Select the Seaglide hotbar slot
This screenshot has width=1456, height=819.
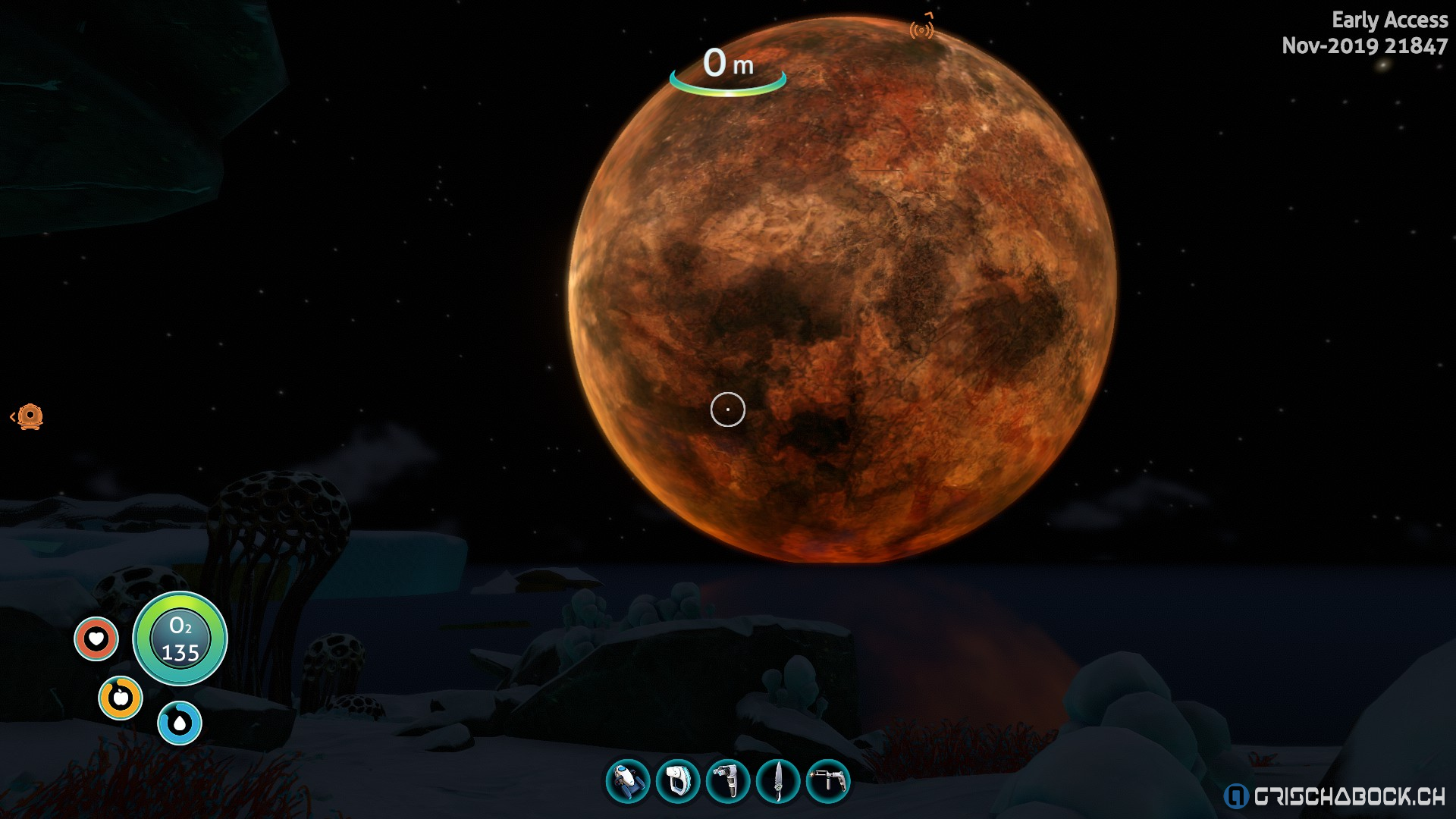tap(628, 781)
